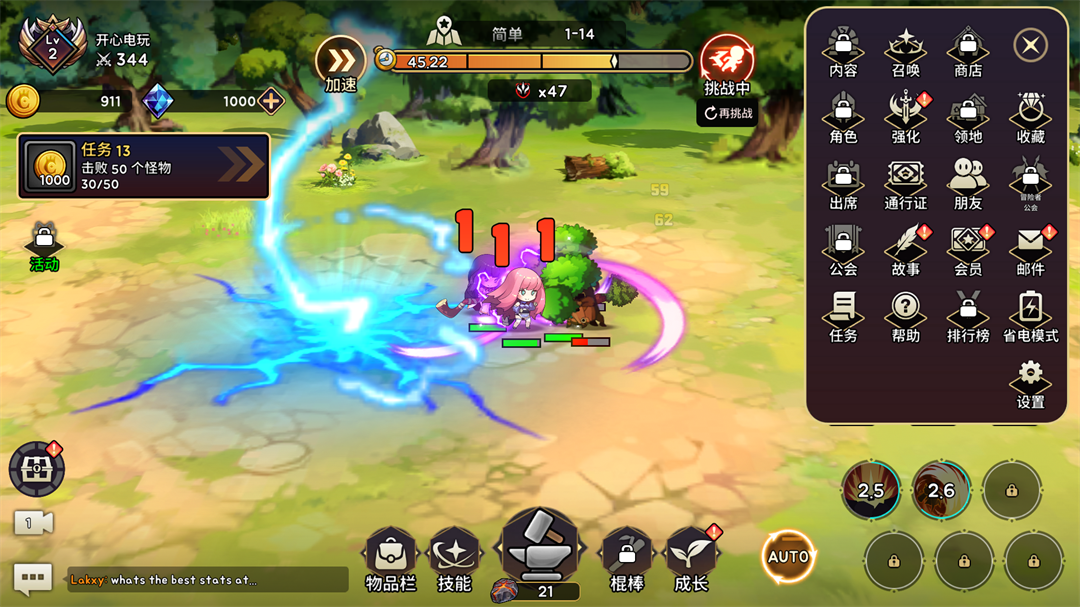Close the side menu panel
The width and height of the screenshot is (1080, 607).
[1030, 45]
